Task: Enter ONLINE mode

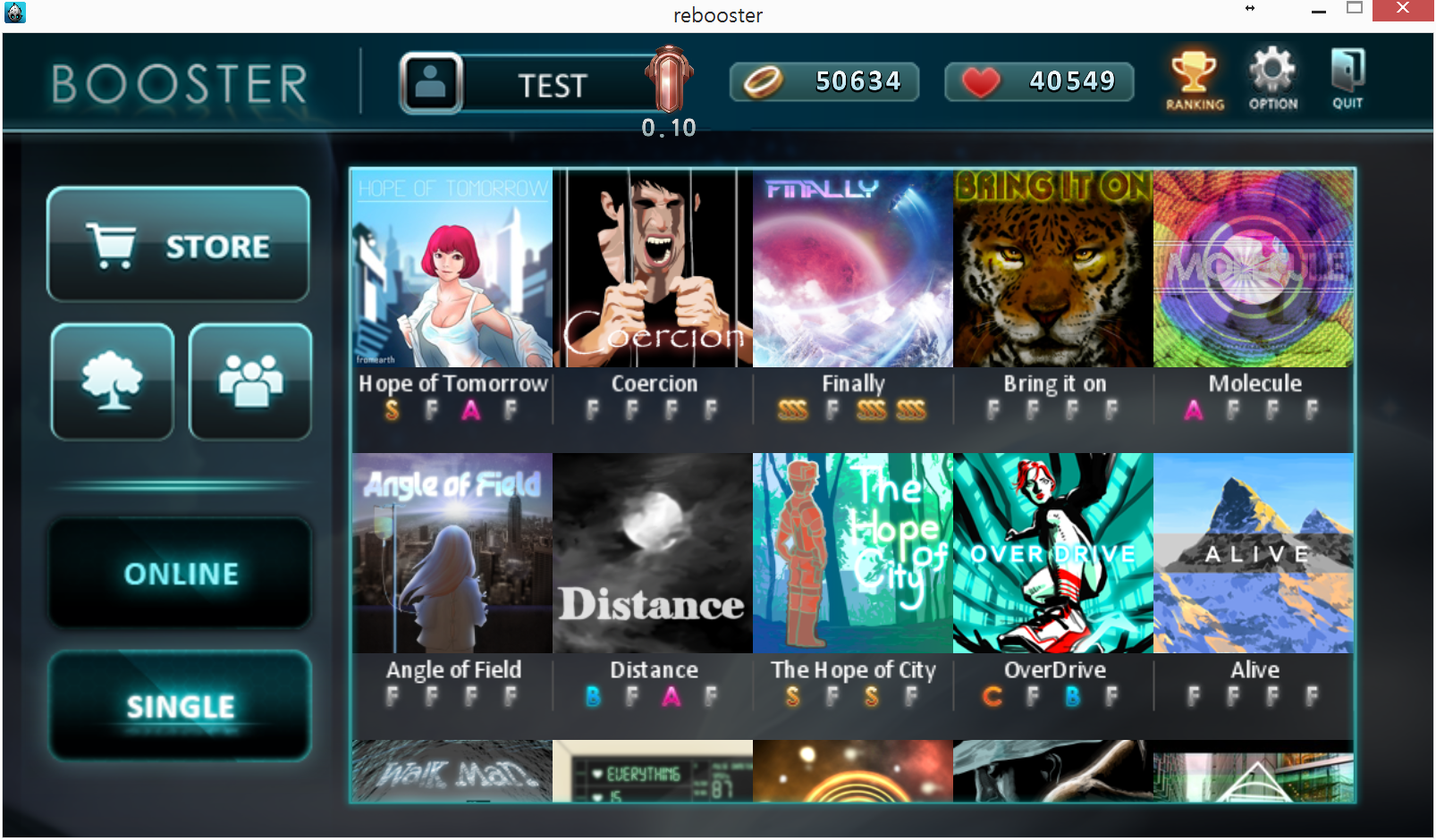Action: click(x=180, y=573)
